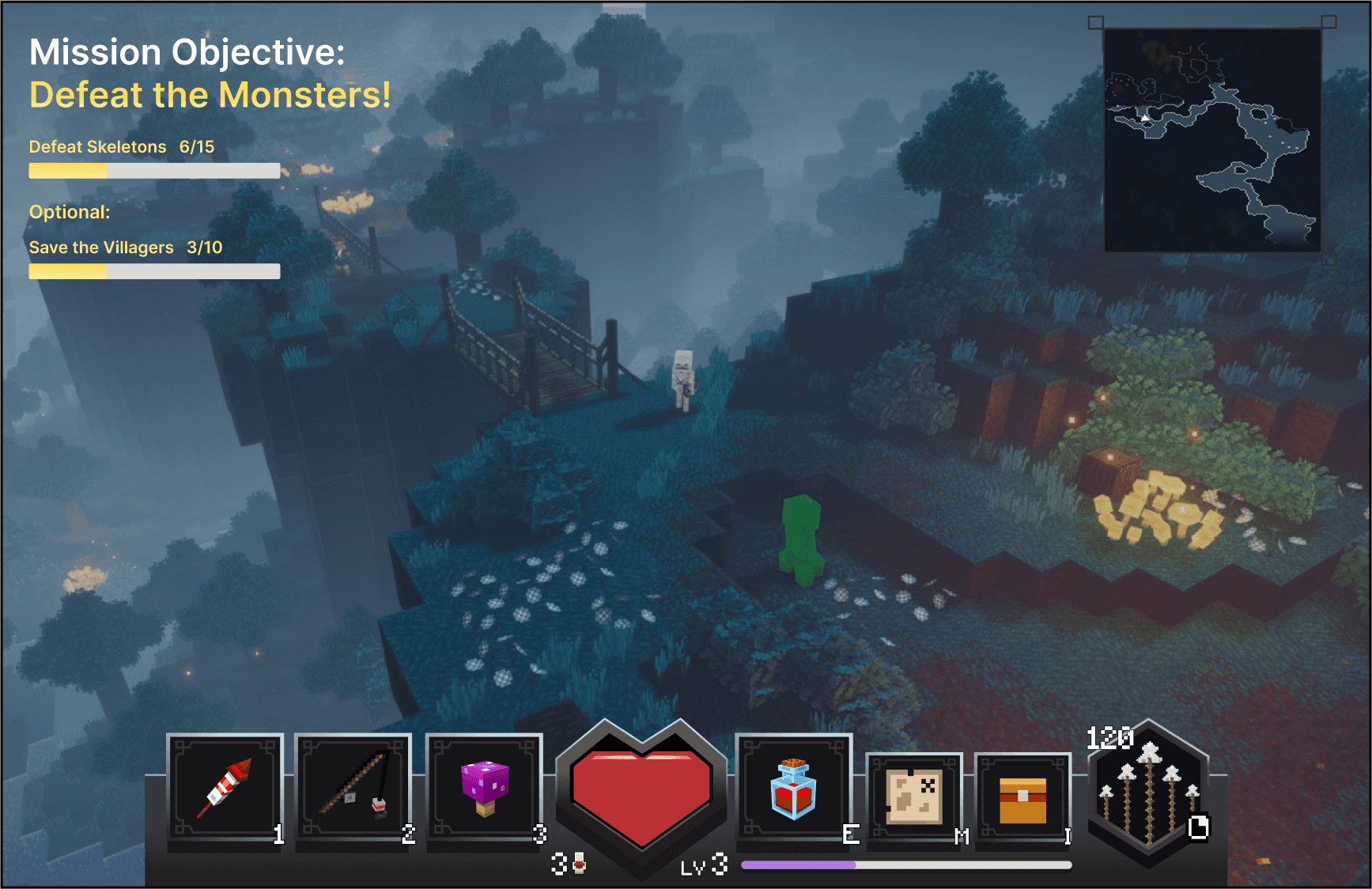The image size is (1372, 889).
Task: Open the inventory chest icon
Action: point(1022,799)
